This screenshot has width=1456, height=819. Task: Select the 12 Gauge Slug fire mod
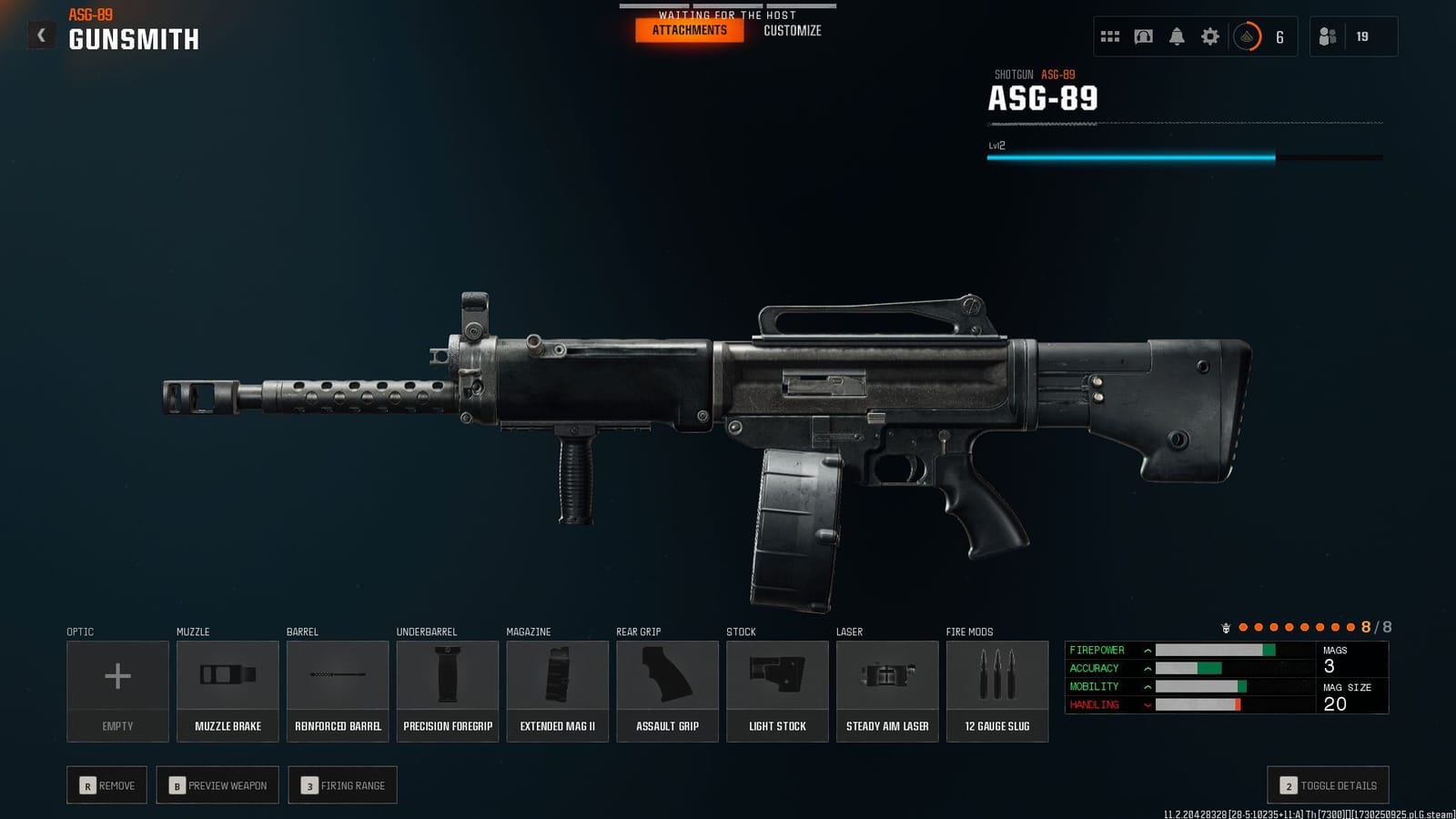pos(997,689)
